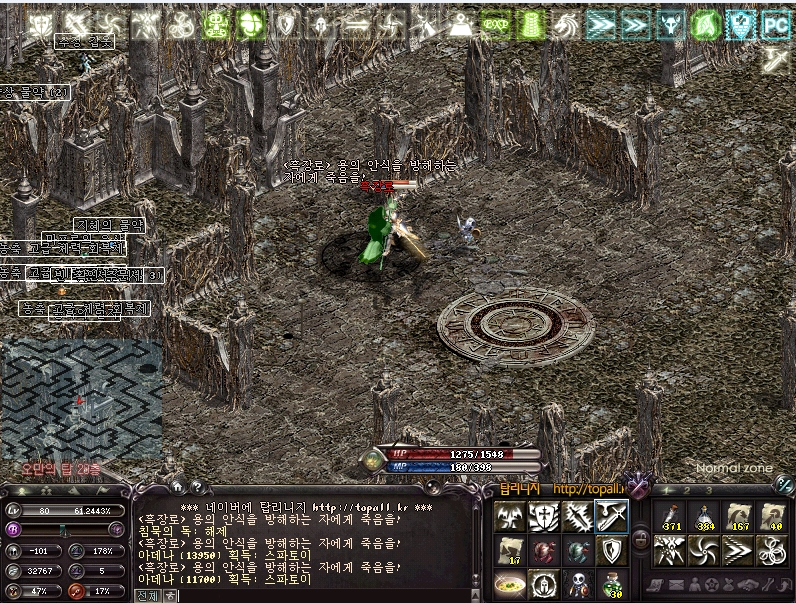796x603 pixels.
Task: Use the scroll stack showing 157
Action: [x=739, y=516]
